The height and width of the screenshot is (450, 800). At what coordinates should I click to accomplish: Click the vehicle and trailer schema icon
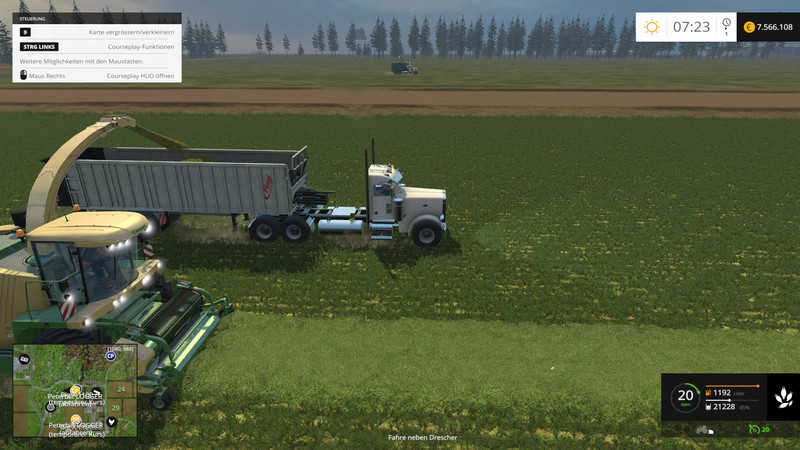pyautogui.click(x=705, y=430)
